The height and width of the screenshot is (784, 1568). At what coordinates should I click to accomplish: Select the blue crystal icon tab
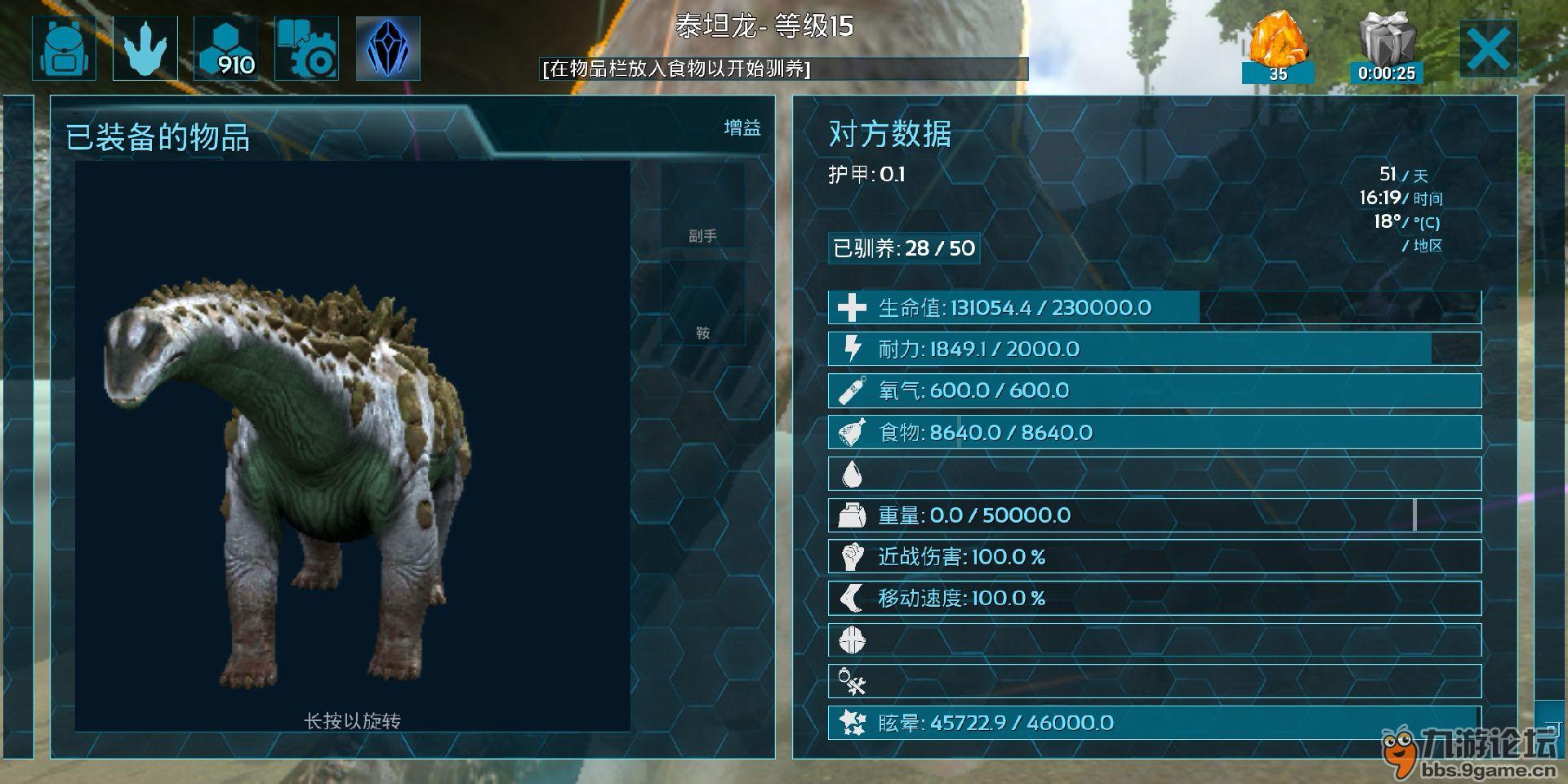coord(388,49)
